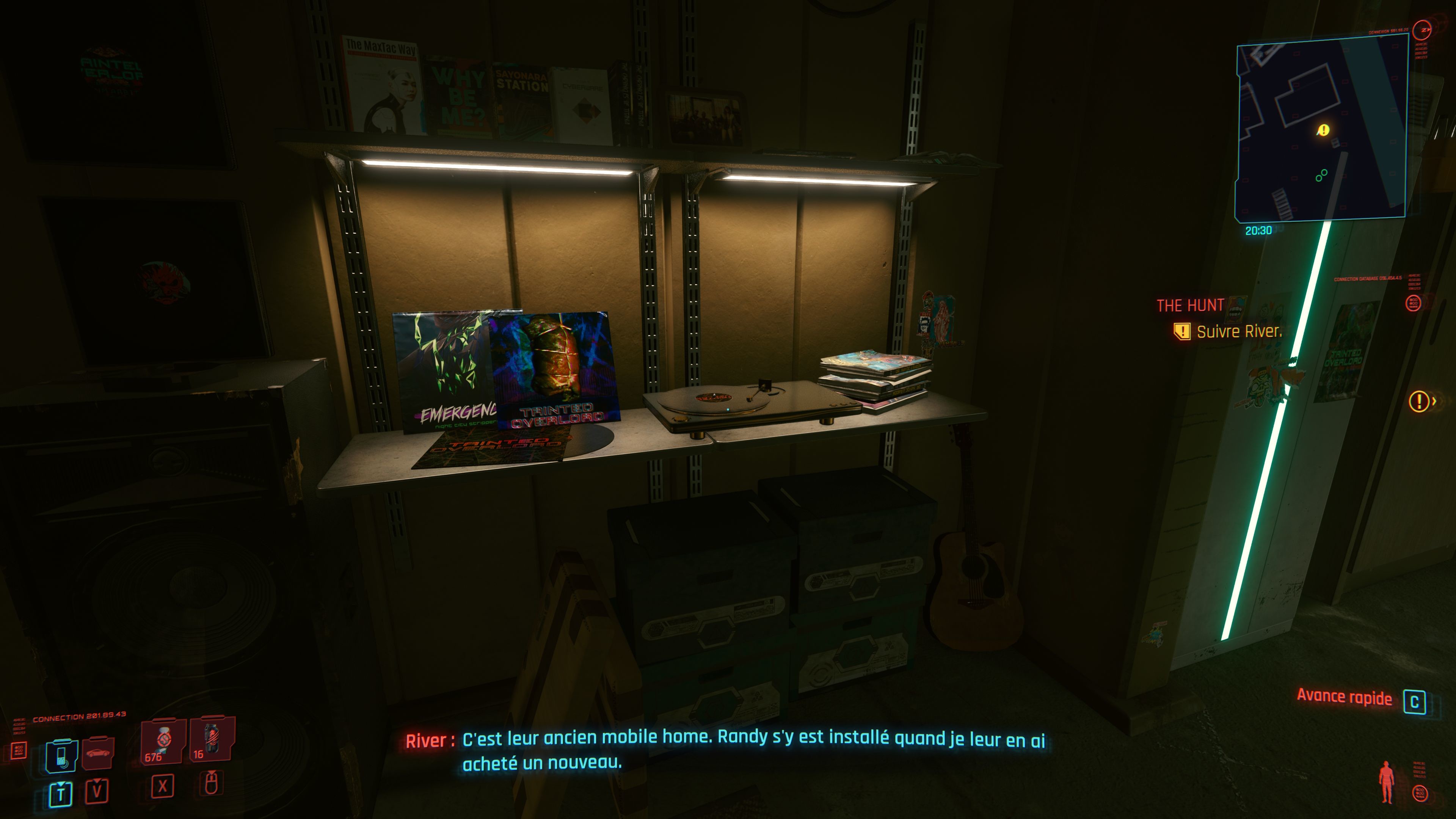Click the yellow exclamation objective indicator
The height and width of the screenshot is (819, 1456).
[x=1419, y=401]
